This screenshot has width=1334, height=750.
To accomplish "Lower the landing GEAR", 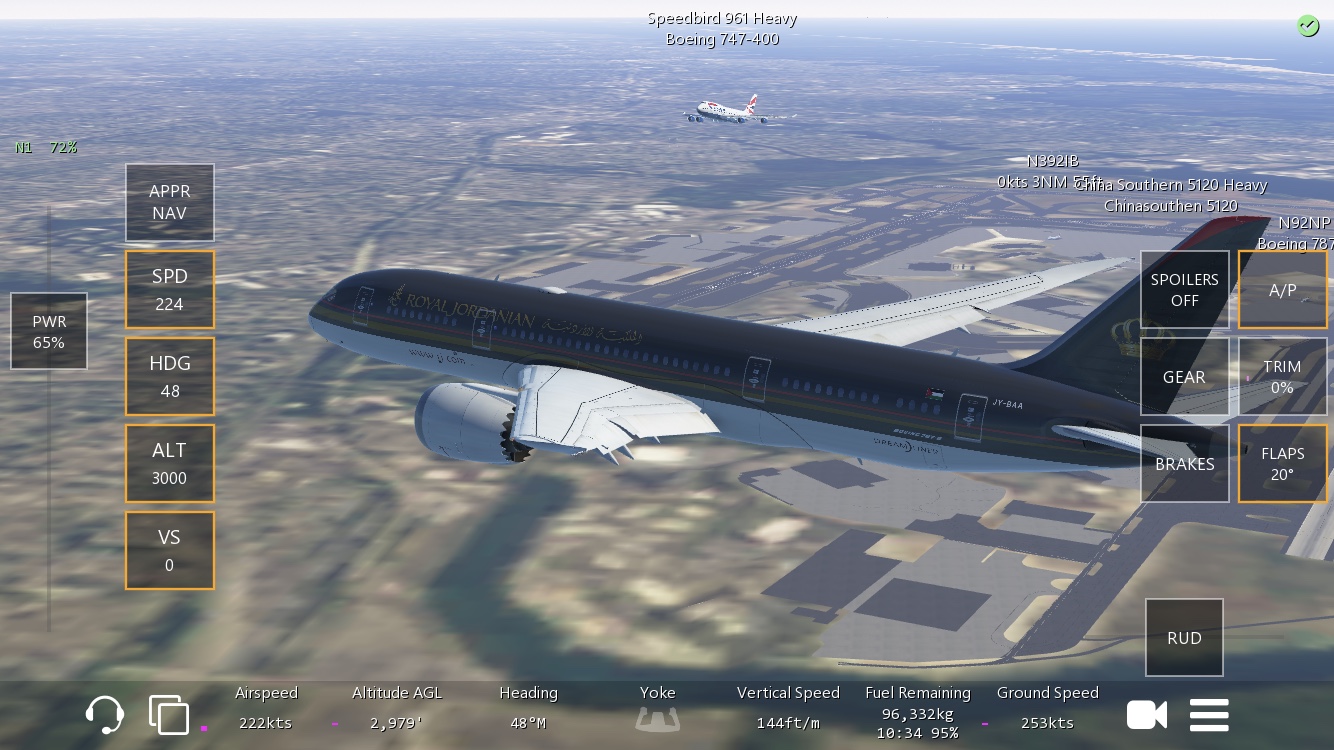I will pos(1184,376).
